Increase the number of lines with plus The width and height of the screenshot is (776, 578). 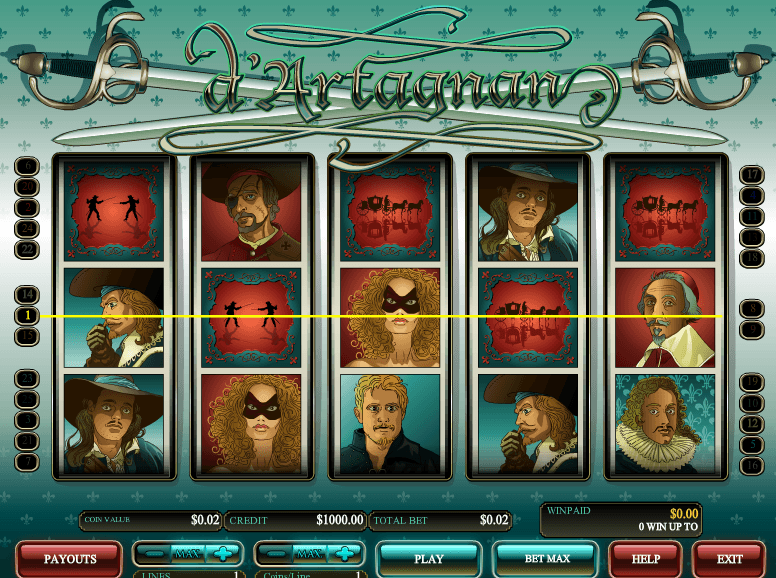(223, 553)
